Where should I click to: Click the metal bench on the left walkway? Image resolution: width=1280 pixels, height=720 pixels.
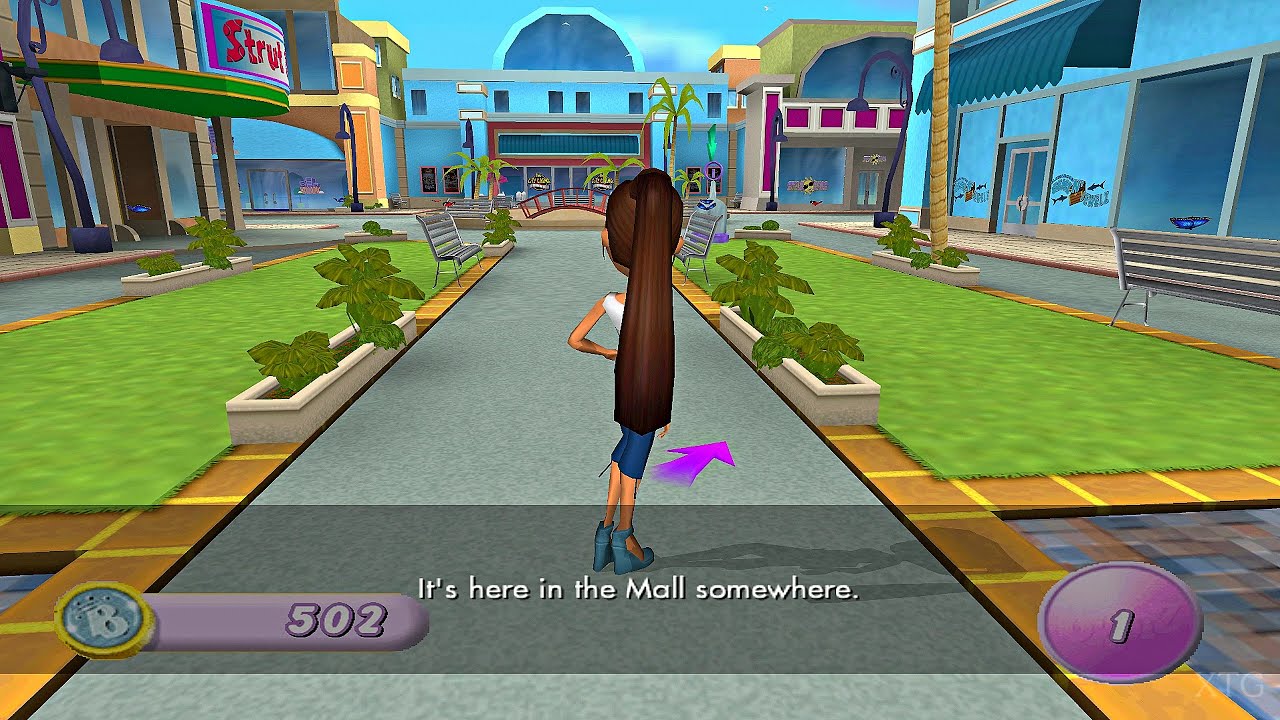coord(446,240)
